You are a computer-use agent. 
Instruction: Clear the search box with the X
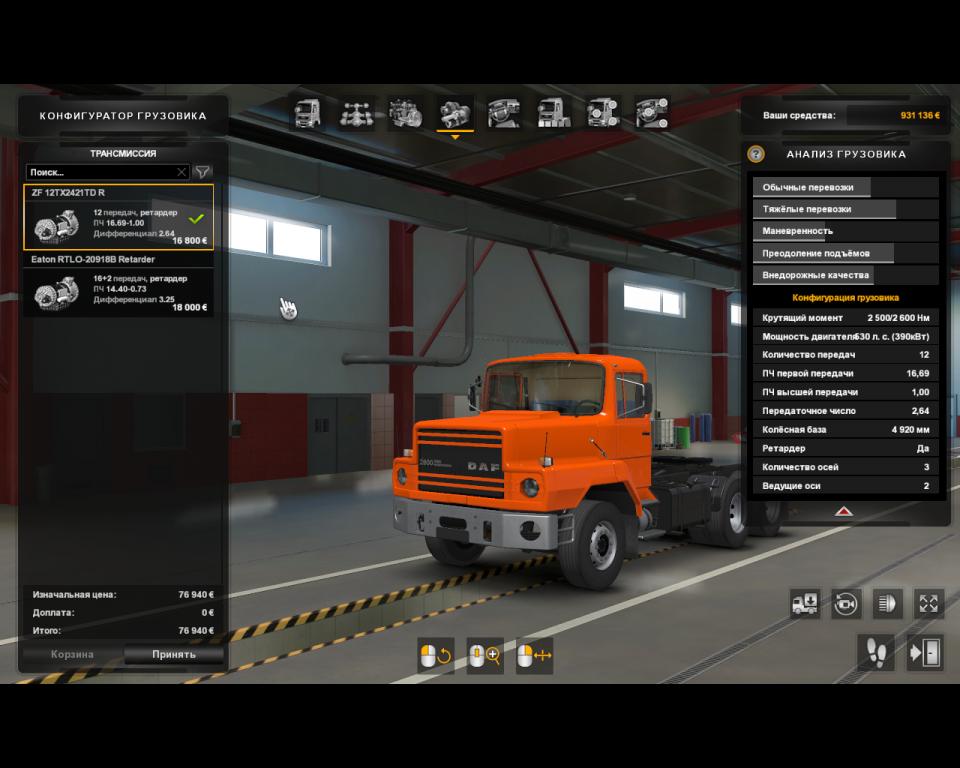coord(181,172)
